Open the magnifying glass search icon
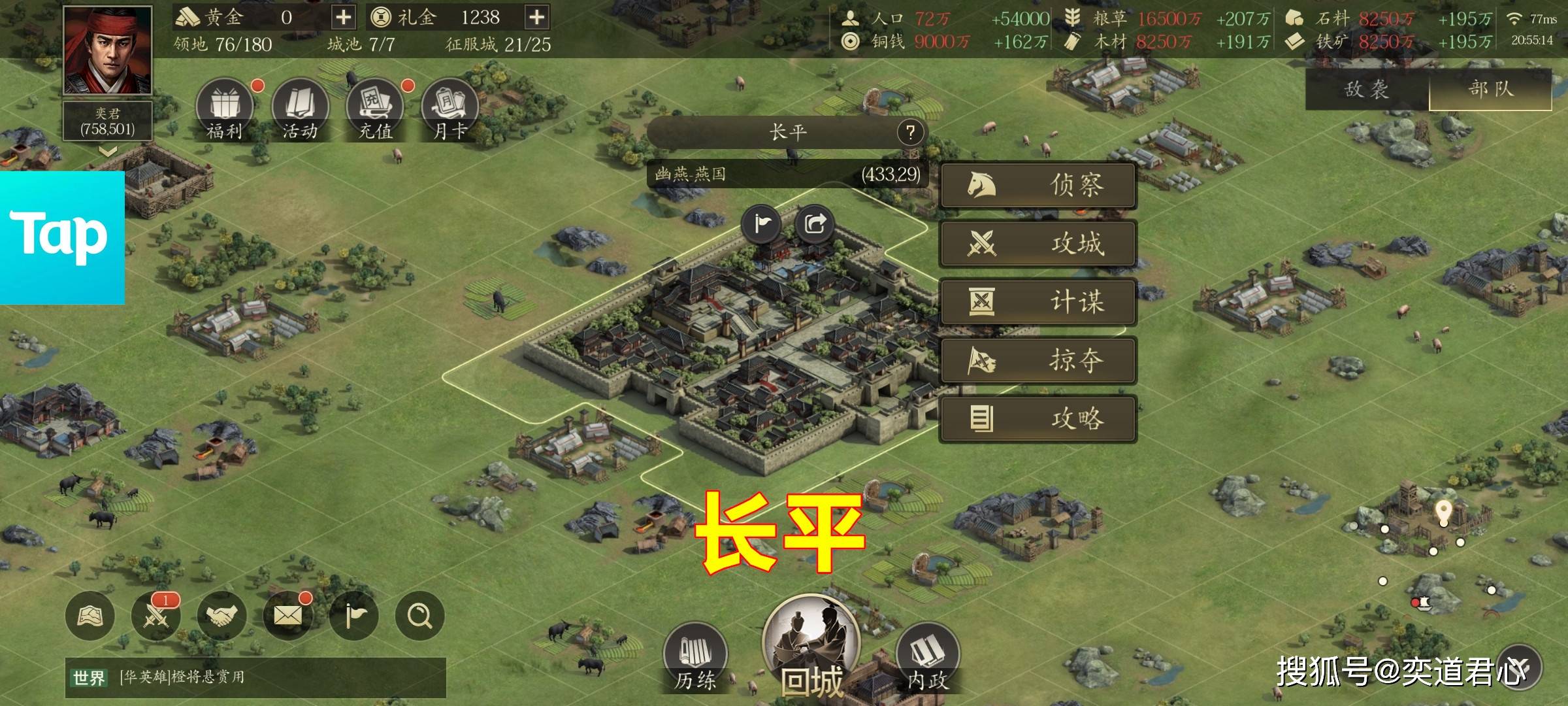1568x706 pixels. click(419, 616)
